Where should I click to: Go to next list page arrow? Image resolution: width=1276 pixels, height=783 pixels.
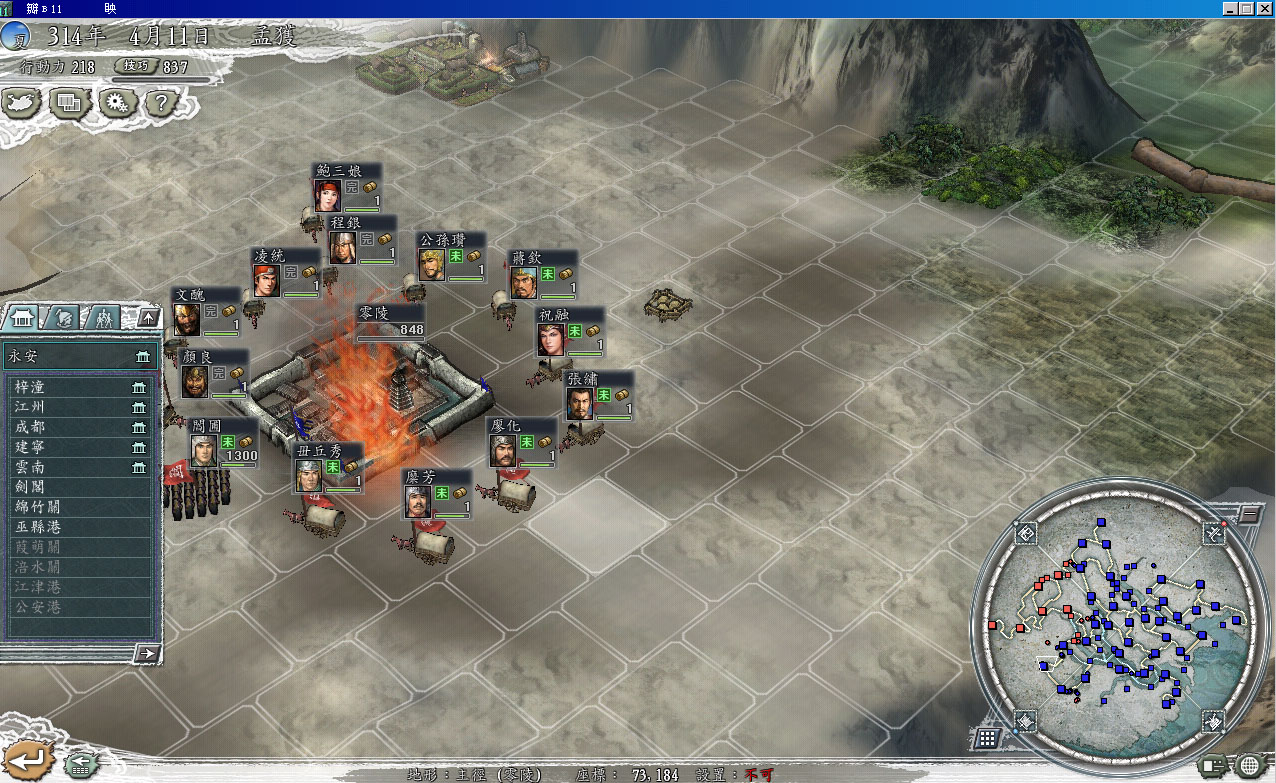pyautogui.click(x=147, y=653)
